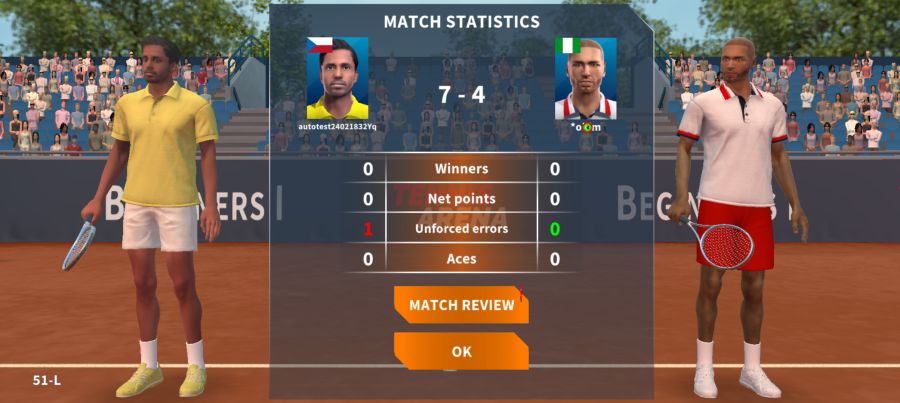
Task: Confirm match statistics with OK
Action: pos(461,351)
